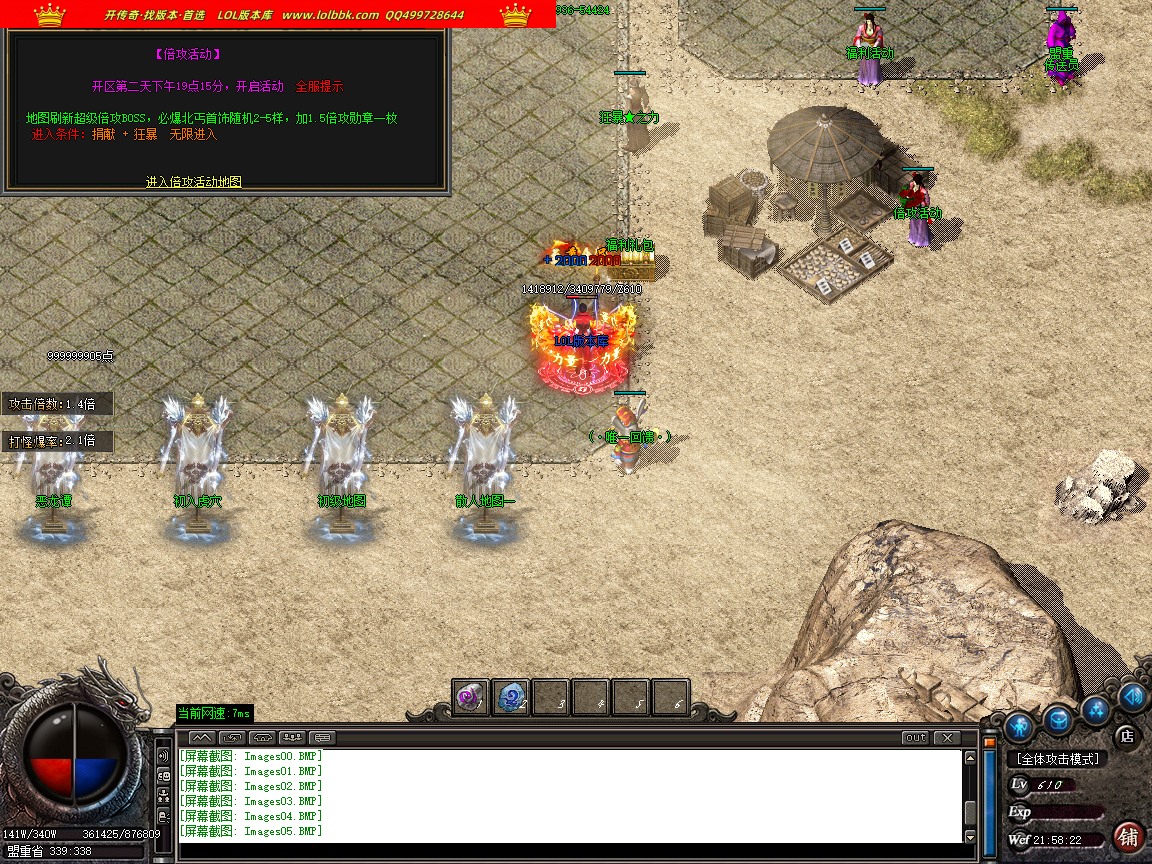Close the chat window with X
This screenshot has height=864, width=1152.
click(945, 738)
